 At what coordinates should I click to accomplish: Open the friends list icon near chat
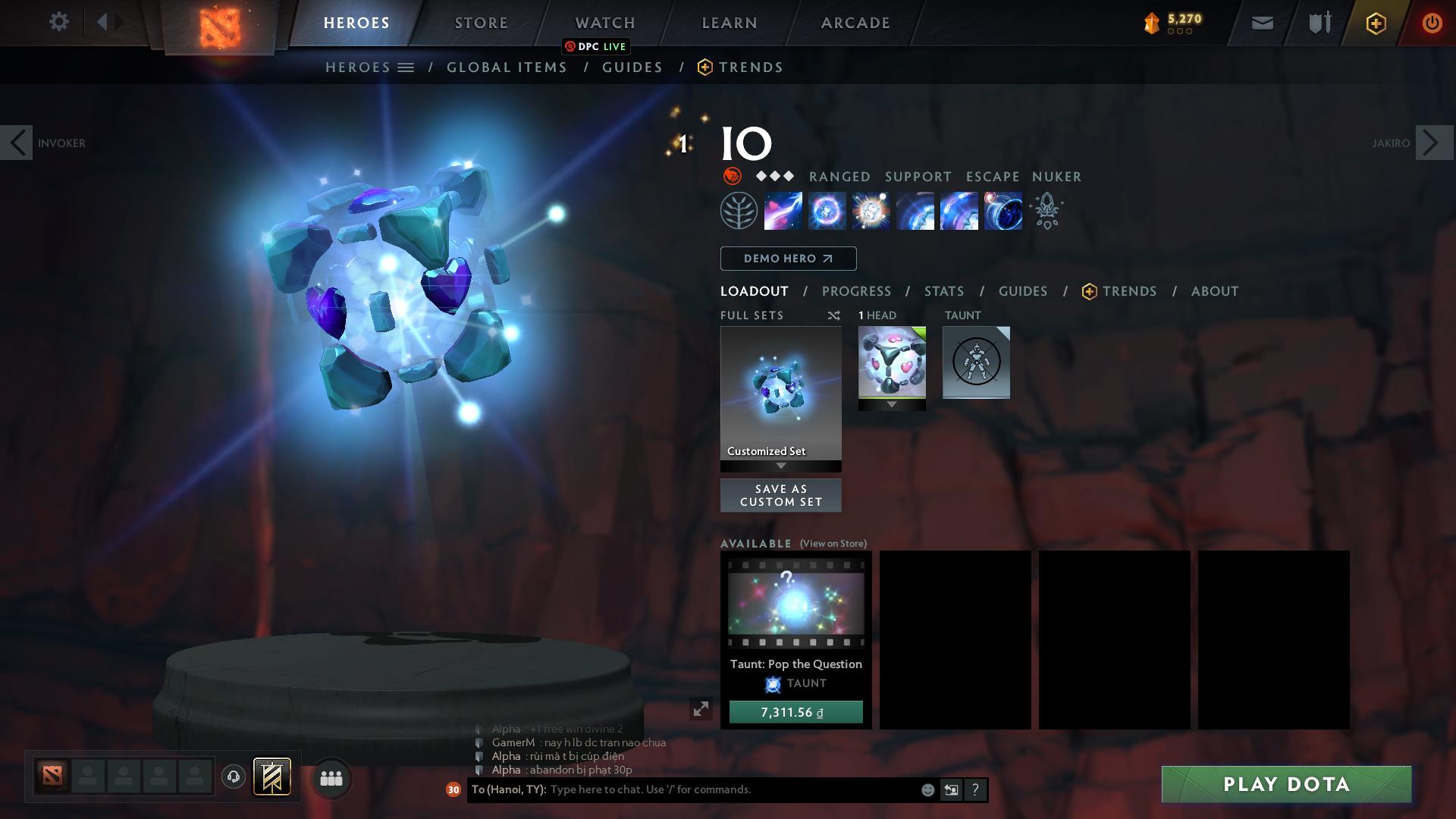[x=331, y=778]
